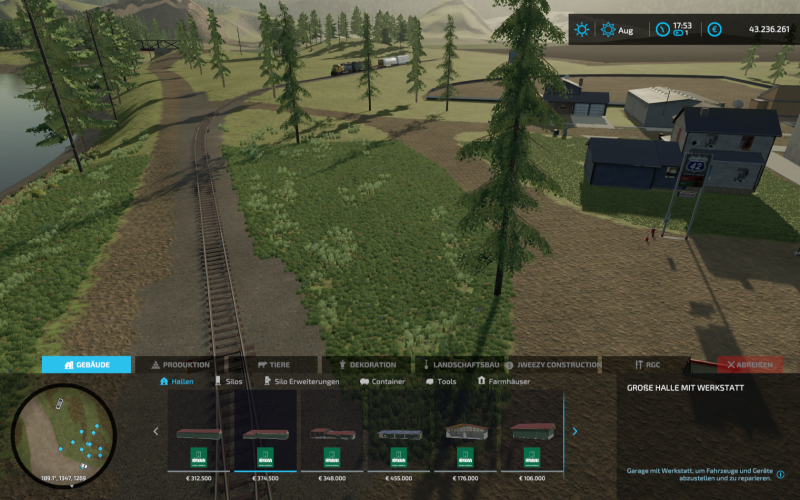Choose the Tools subcategory

441,382
